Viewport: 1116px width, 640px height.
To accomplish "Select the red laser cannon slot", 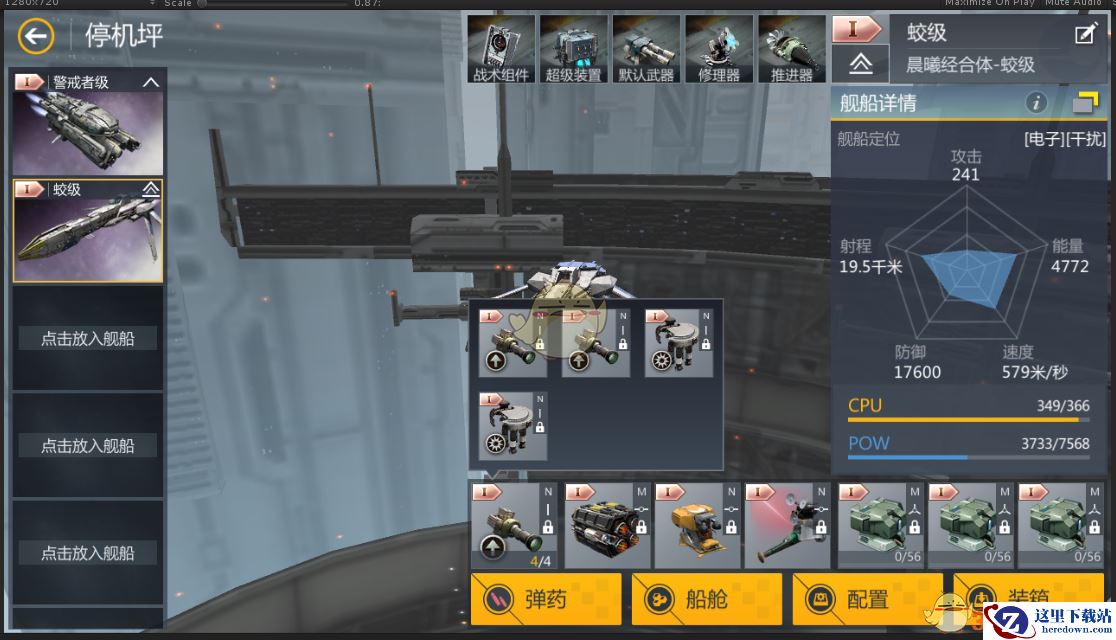I will point(786,526).
